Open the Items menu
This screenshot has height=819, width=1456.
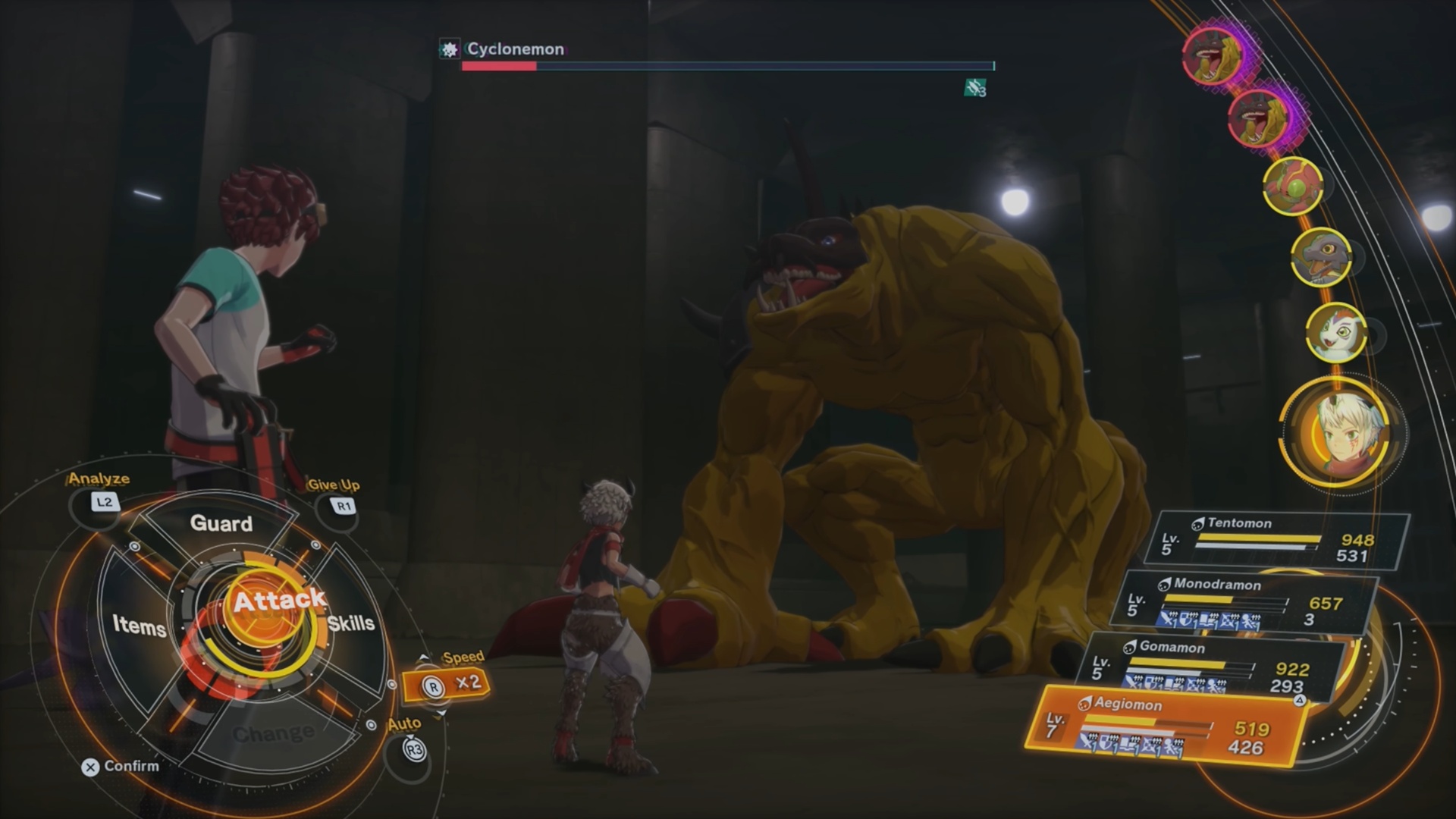pyautogui.click(x=139, y=625)
